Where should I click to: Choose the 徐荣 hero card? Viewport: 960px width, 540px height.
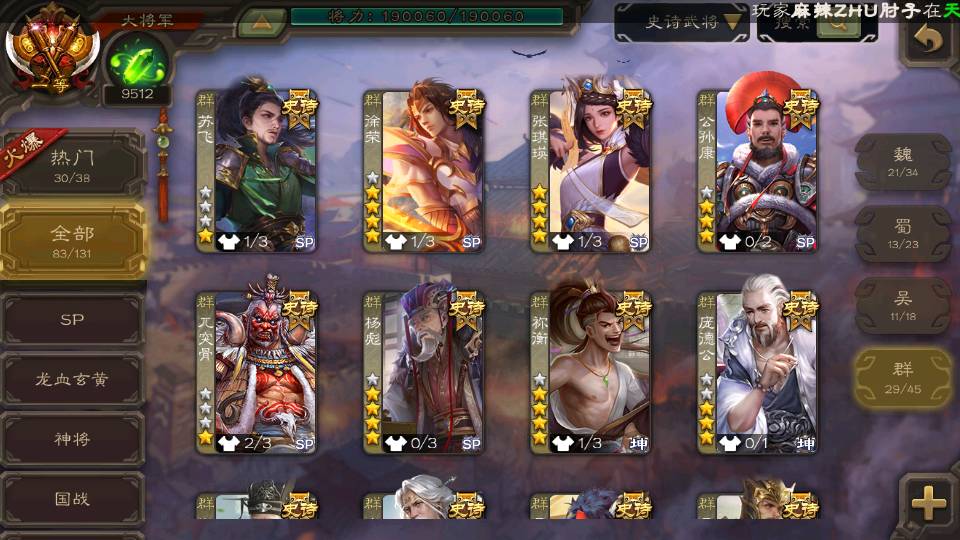[x=424, y=170]
